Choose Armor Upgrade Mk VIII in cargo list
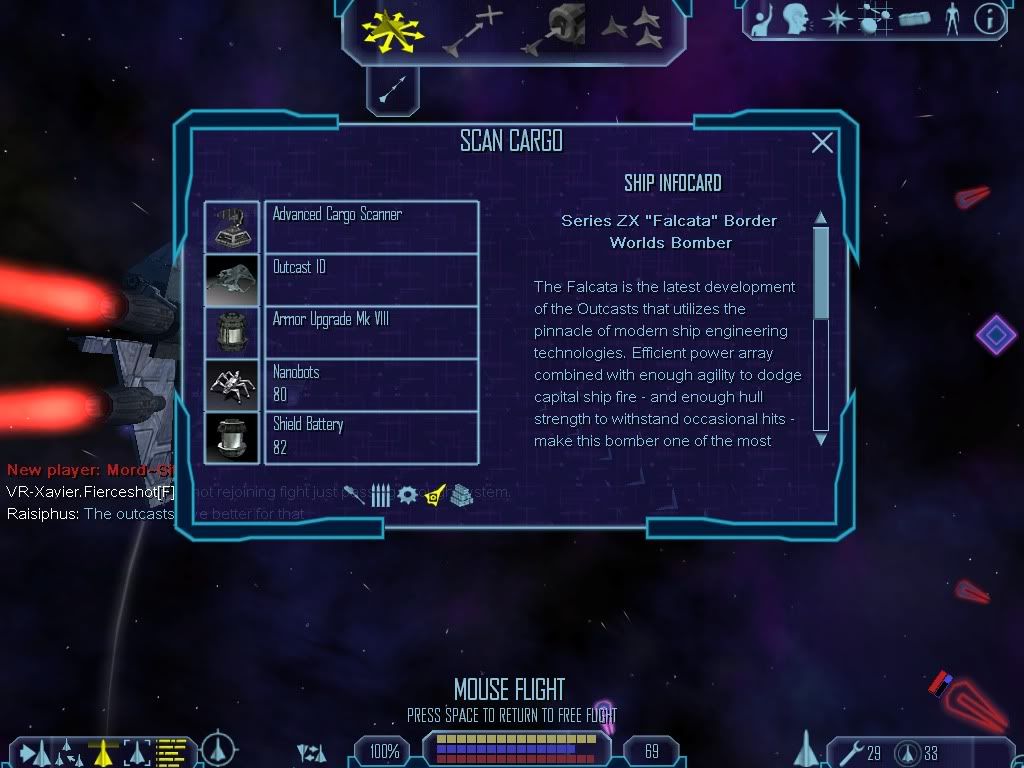This screenshot has height=768, width=1024. click(x=371, y=332)
